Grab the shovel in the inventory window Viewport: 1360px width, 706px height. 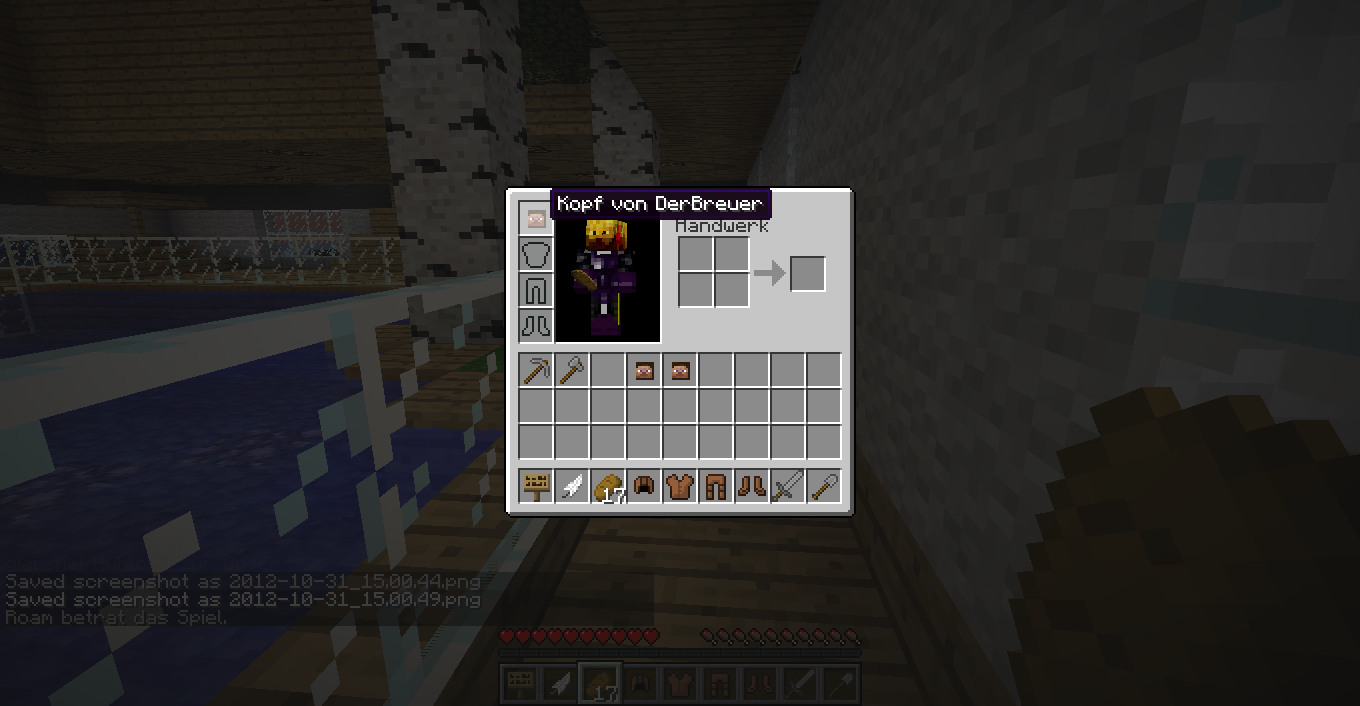coord(824,487)
